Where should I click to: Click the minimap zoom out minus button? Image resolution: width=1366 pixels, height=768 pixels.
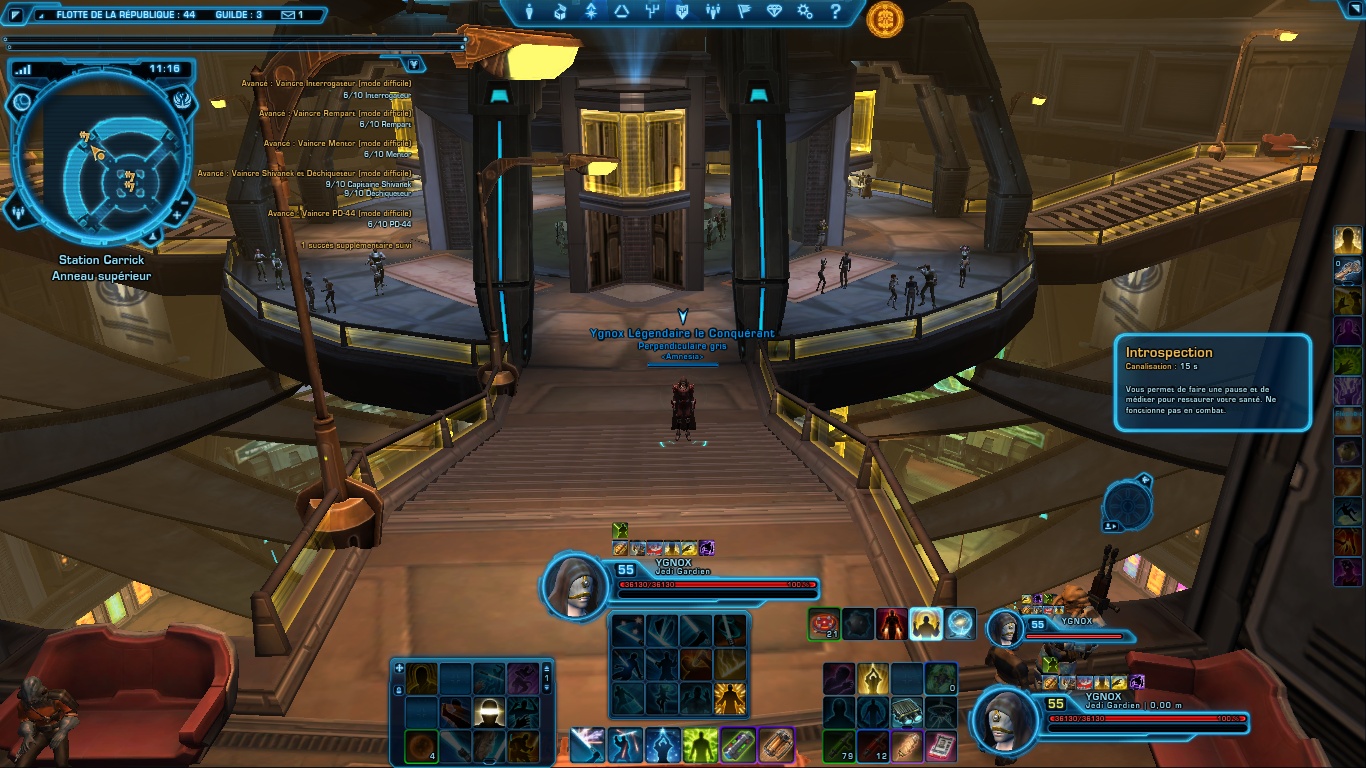pyautogui.click(x=185, y=202)
